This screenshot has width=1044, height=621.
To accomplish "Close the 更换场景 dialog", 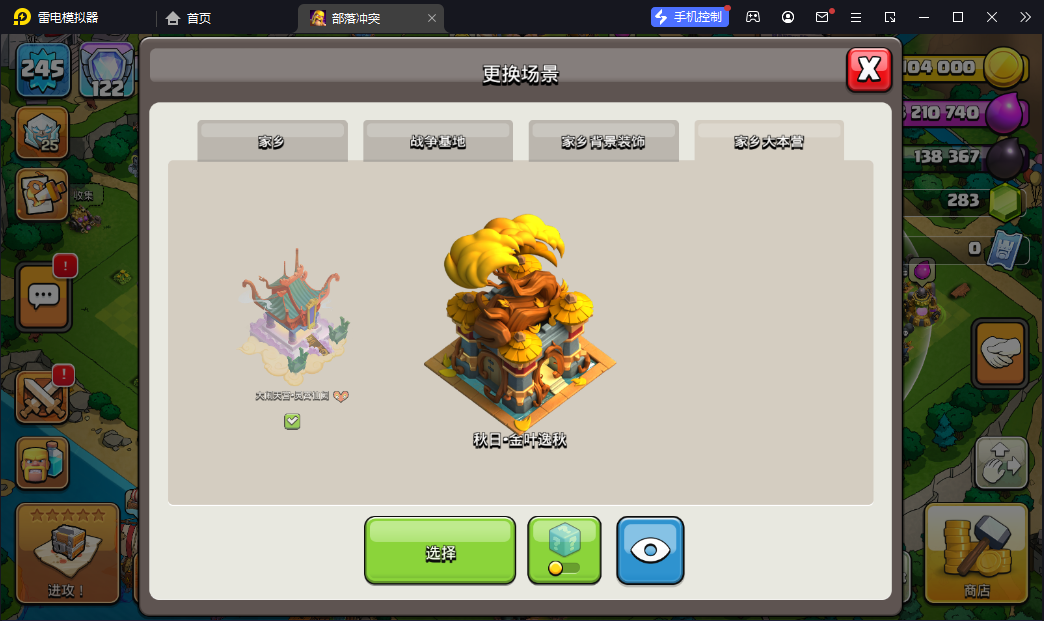I will click(x=869, y=69).
